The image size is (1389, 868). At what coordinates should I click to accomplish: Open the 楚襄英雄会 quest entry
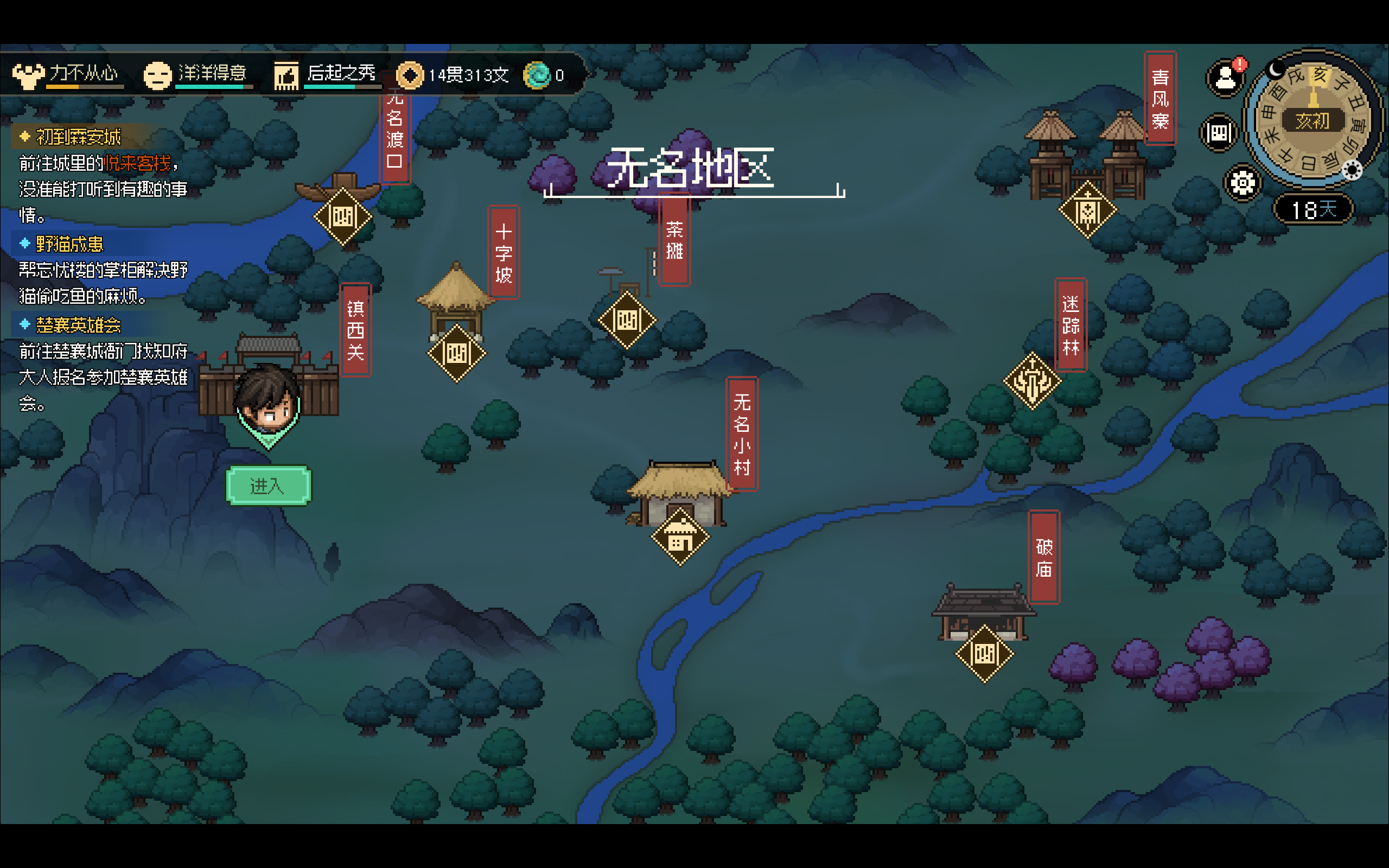point(78,325)
